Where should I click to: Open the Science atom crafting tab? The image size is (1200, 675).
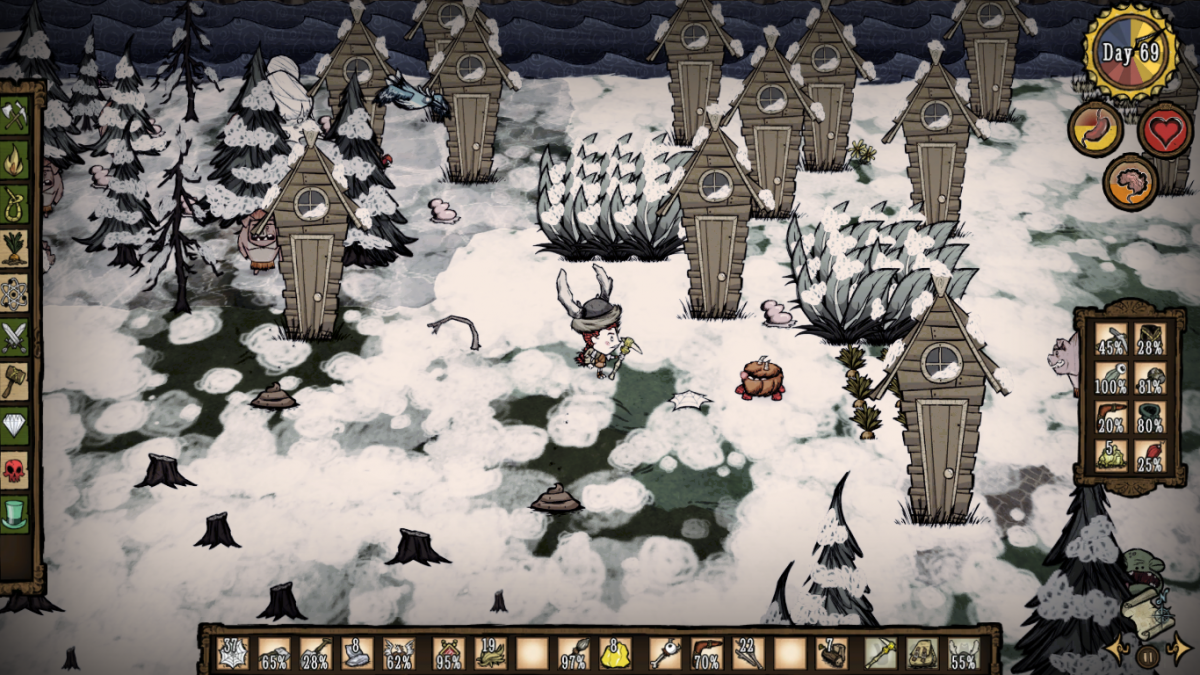click(x=14, y=292)
